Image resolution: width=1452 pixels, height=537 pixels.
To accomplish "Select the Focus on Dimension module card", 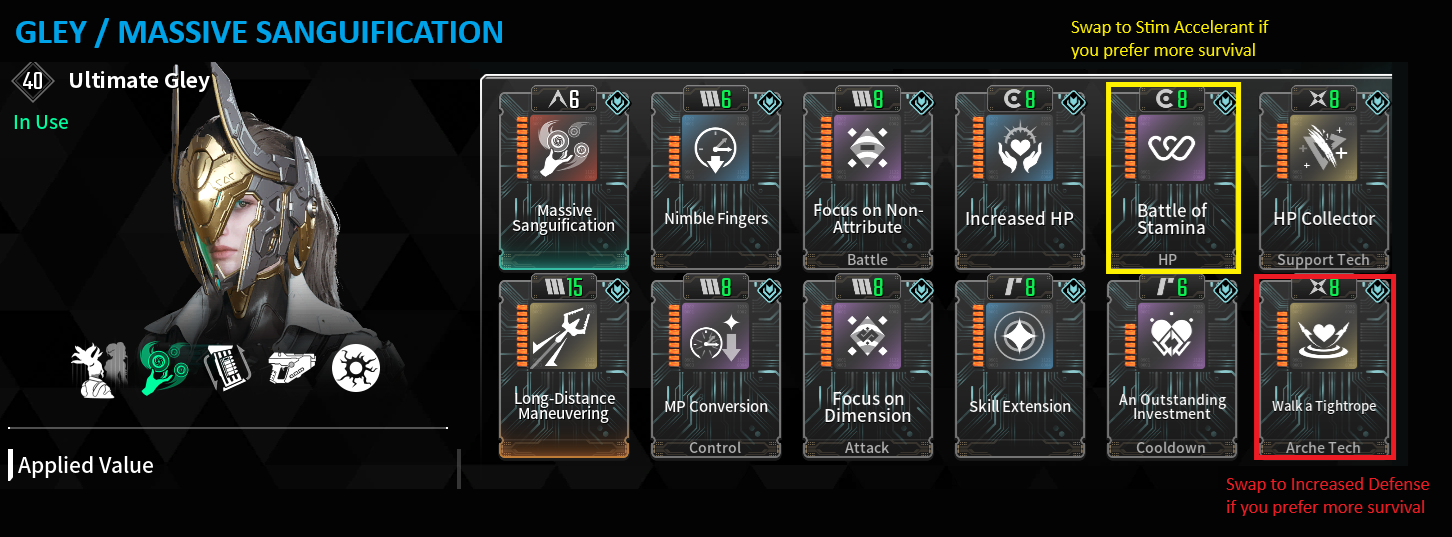I will click(x=867, y=368).
